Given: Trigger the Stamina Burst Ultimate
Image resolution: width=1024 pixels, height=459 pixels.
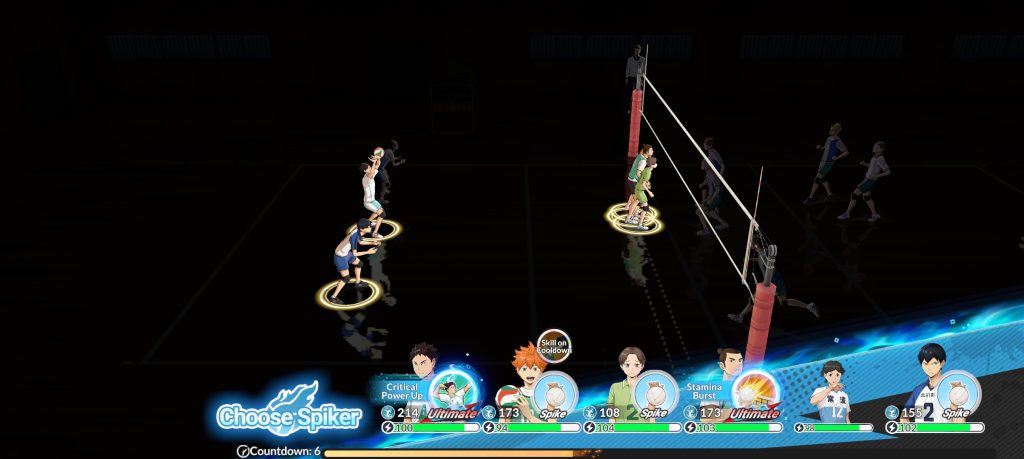Looking at the screenshot, I should click(x=754, y=393).
